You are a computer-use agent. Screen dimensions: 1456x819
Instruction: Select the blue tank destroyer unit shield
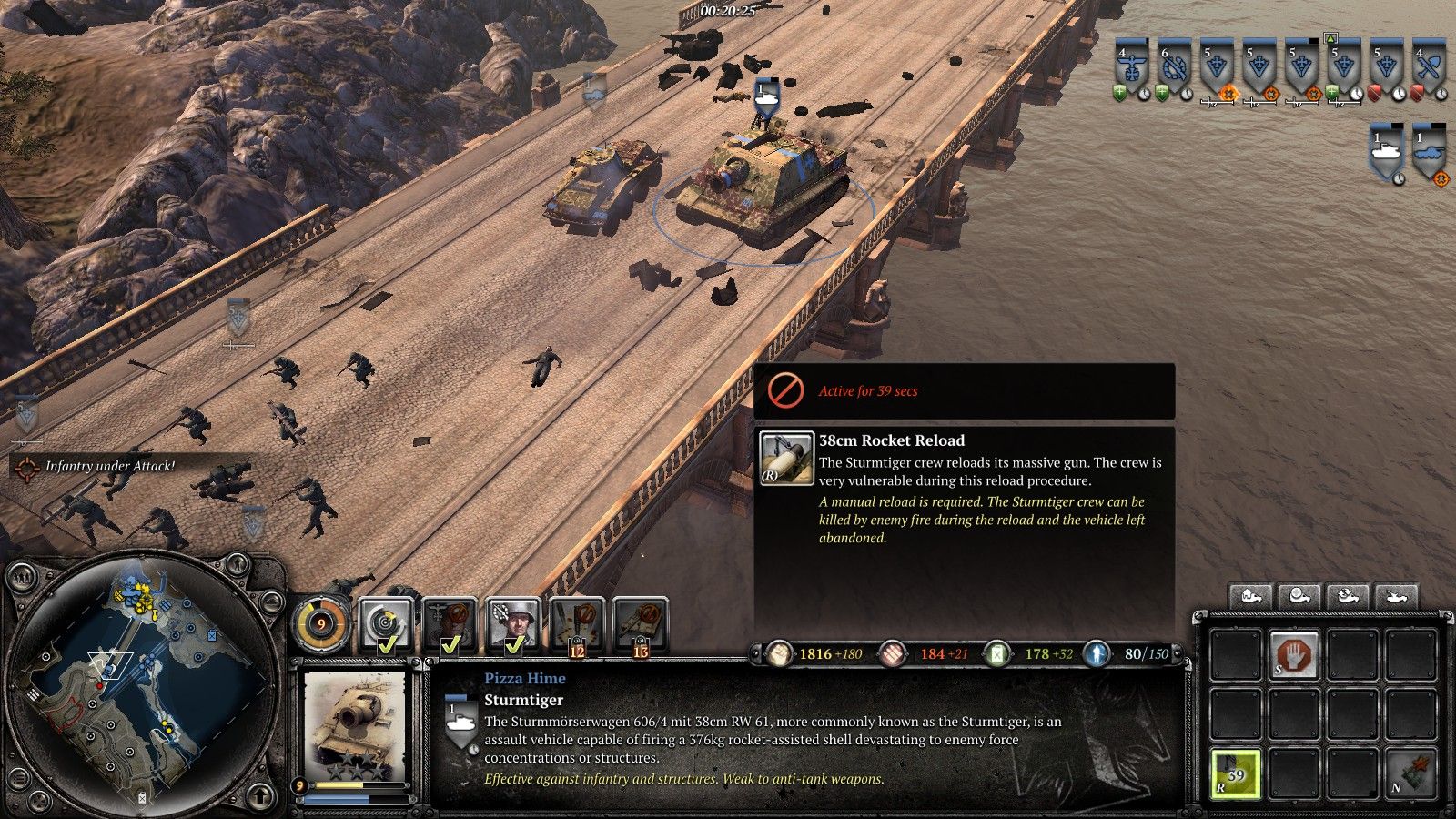(1429, 152)
